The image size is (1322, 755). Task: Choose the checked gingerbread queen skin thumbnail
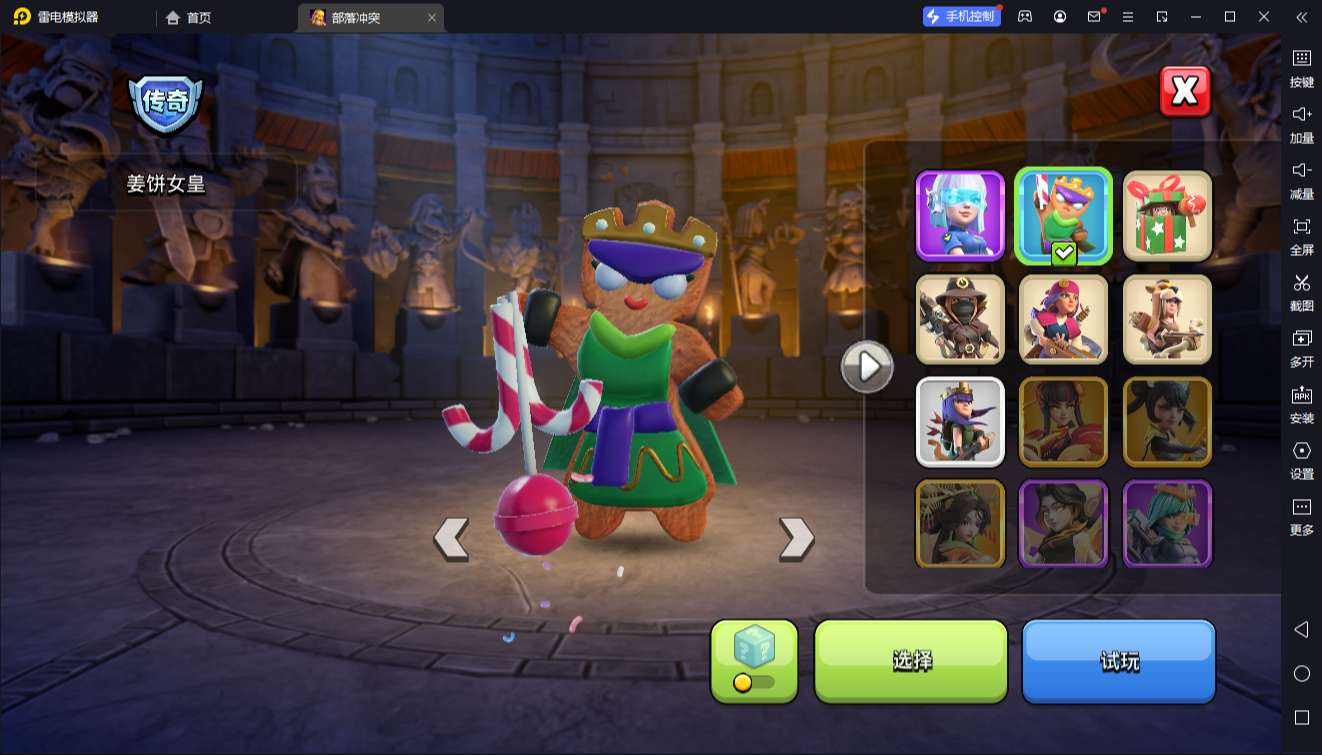[1063, 215]
